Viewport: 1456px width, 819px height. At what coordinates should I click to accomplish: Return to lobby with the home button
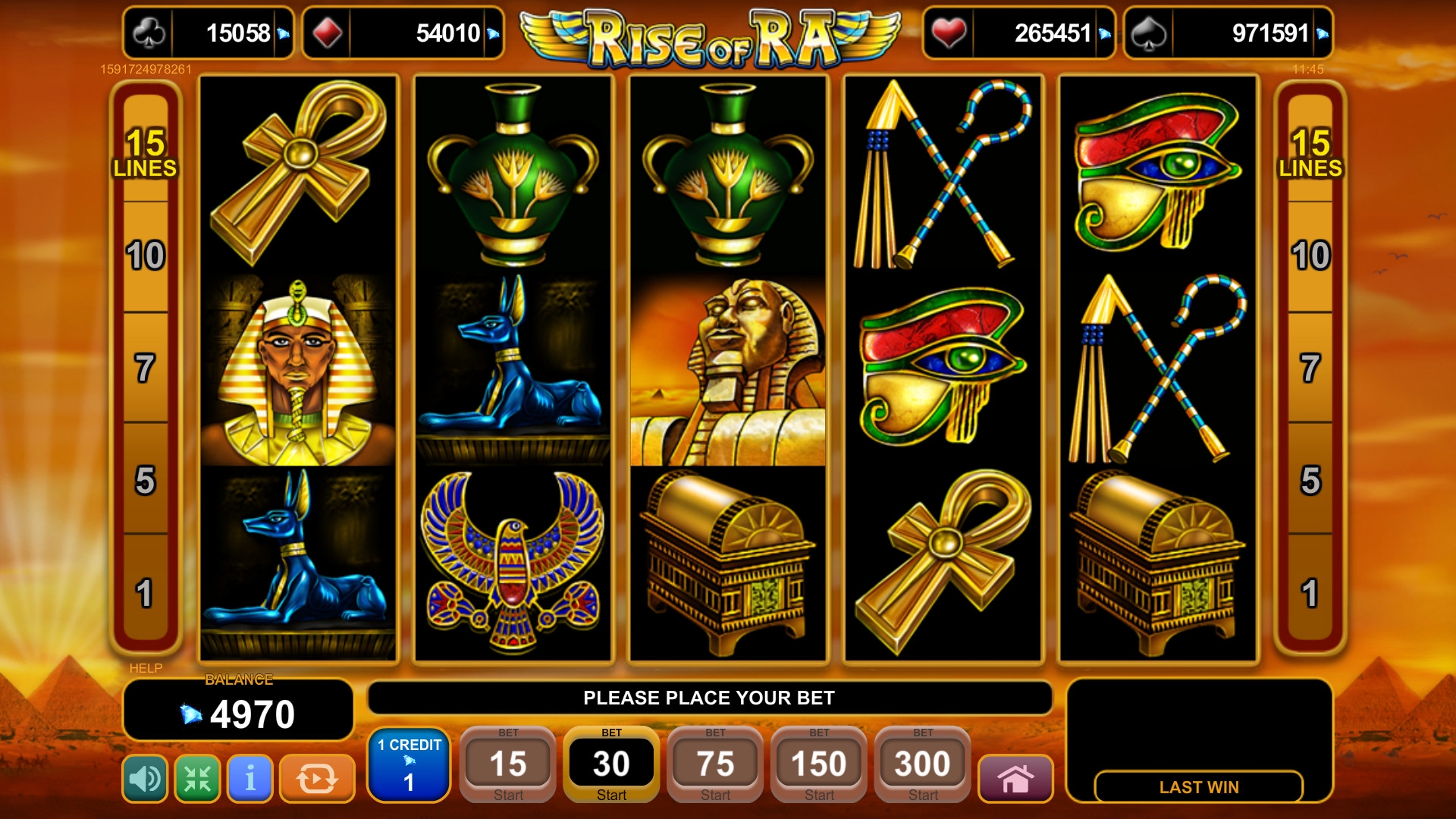coord(1015,778)
